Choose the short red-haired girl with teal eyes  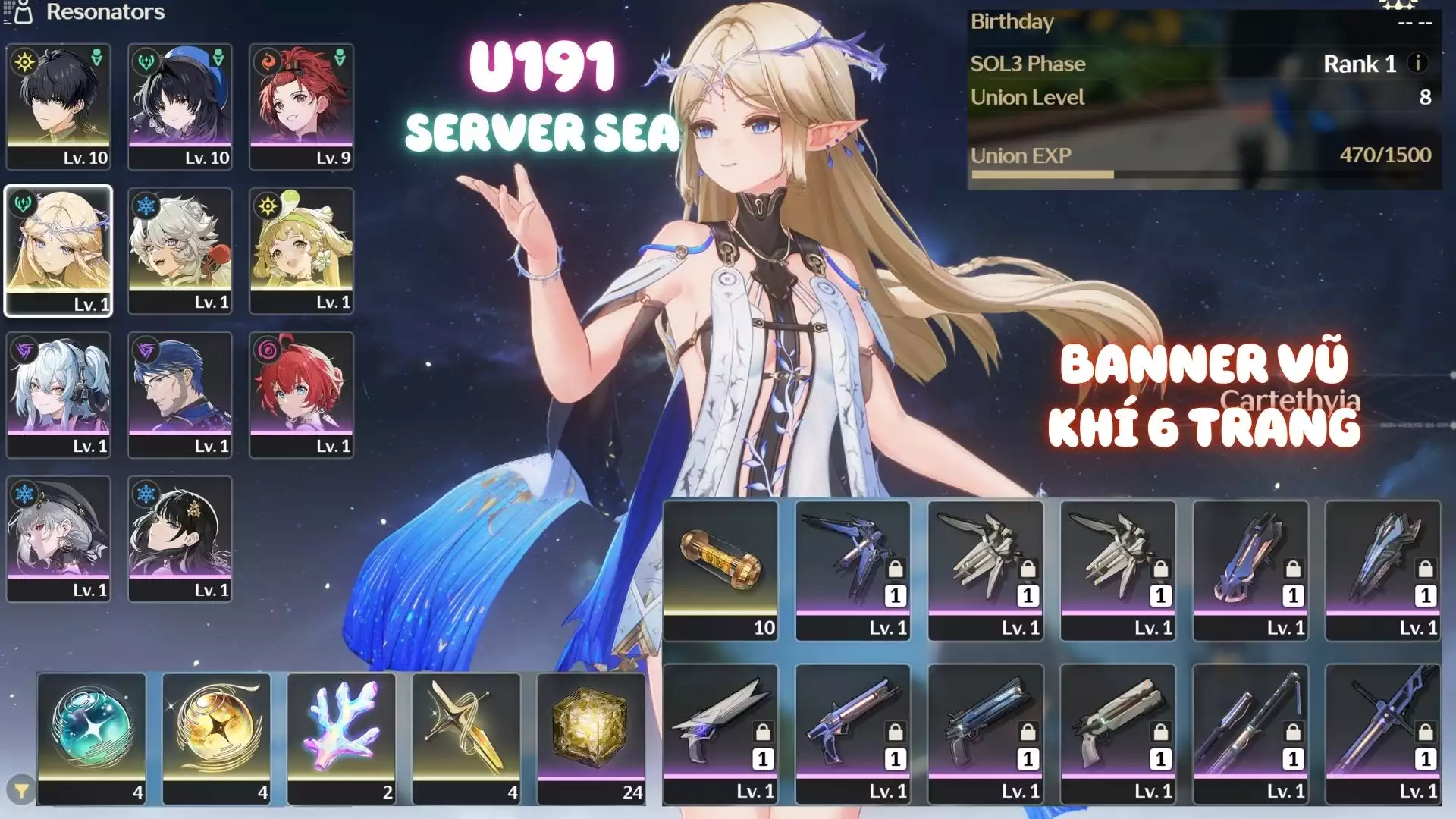301,394
